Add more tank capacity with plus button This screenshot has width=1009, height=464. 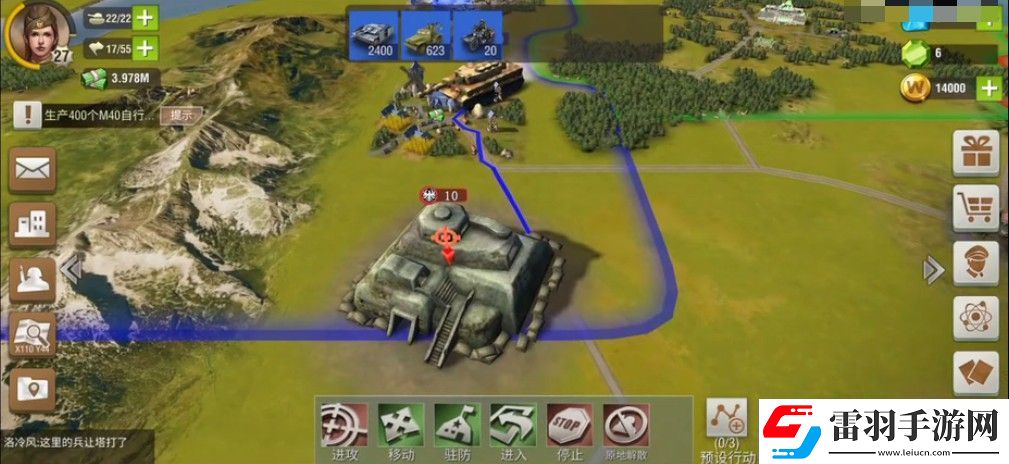(145, 18)
